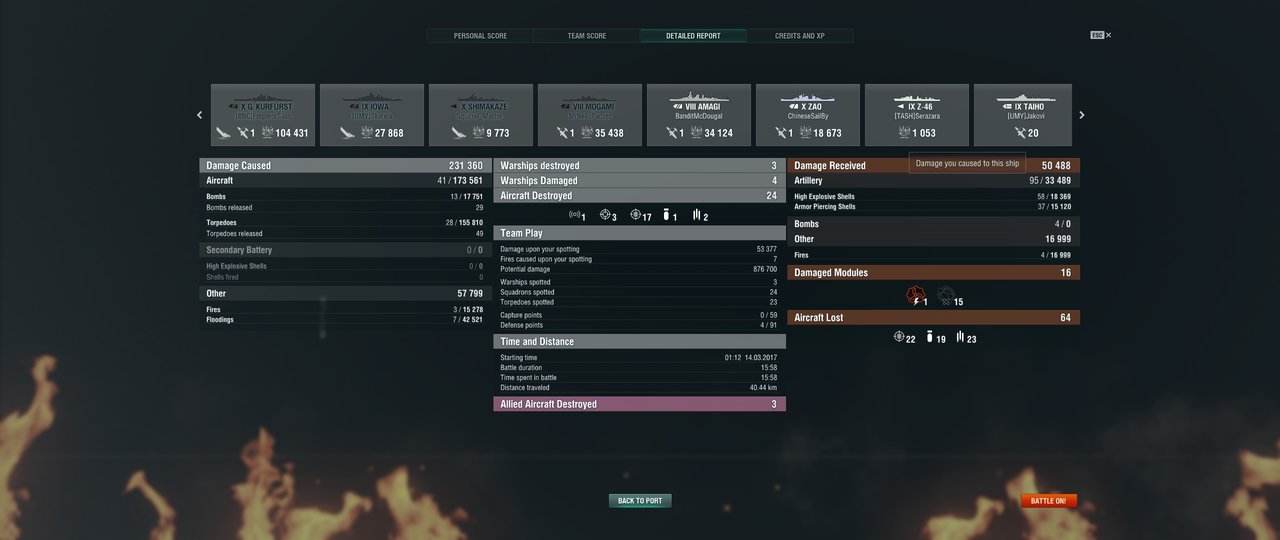The width and height of the screenshot is (1280, 540).
Task: Show the Credits and XP tab
Action: coord(800,36)
